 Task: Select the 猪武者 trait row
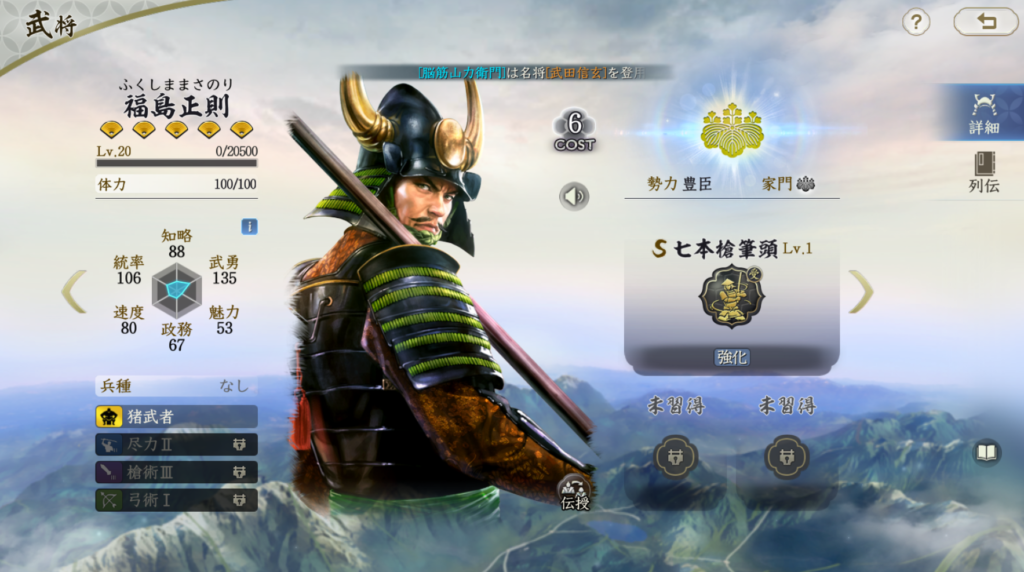click(177, 416)
